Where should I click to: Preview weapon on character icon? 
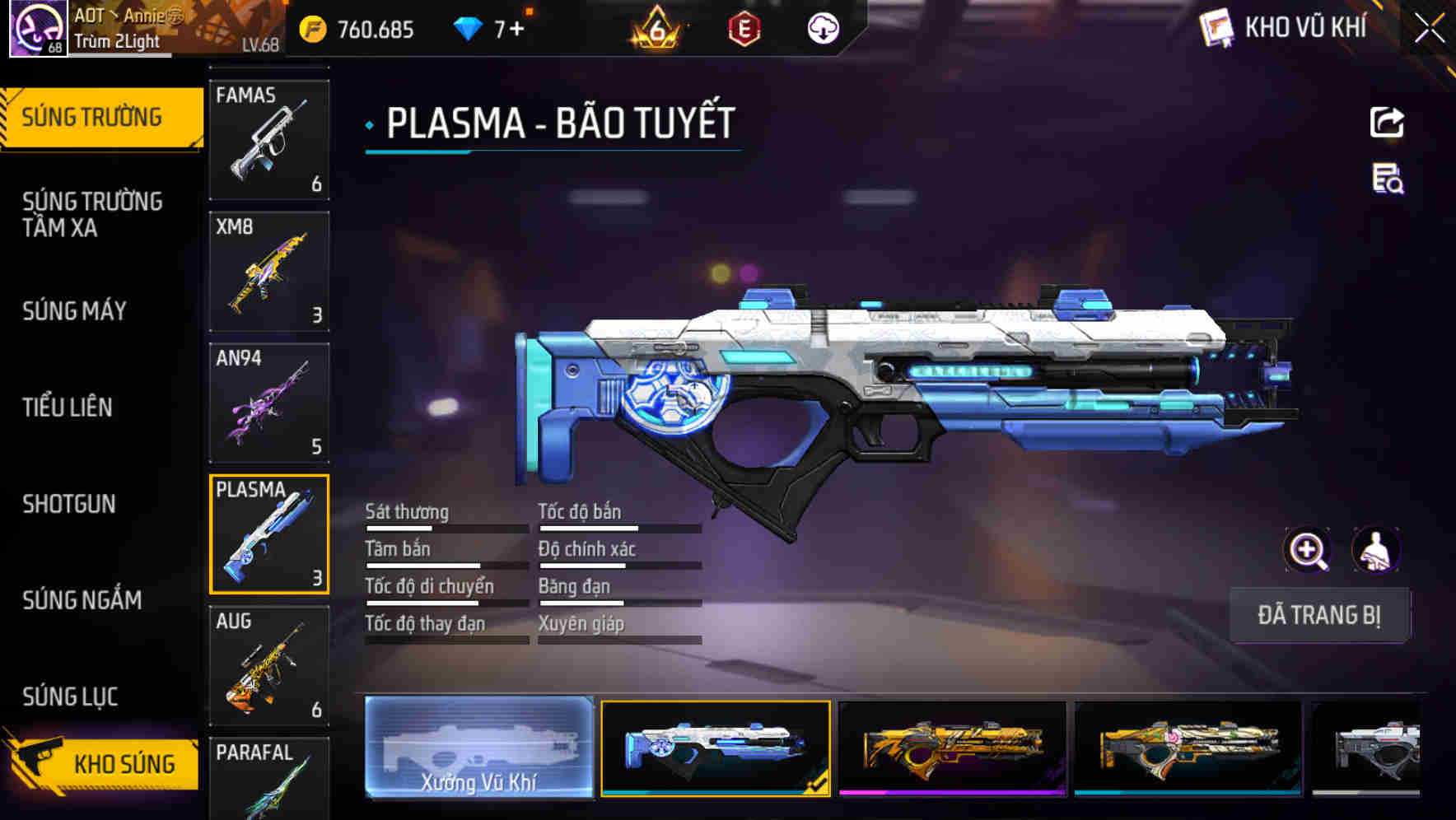pyautogui.click(x=1375, y=550)
